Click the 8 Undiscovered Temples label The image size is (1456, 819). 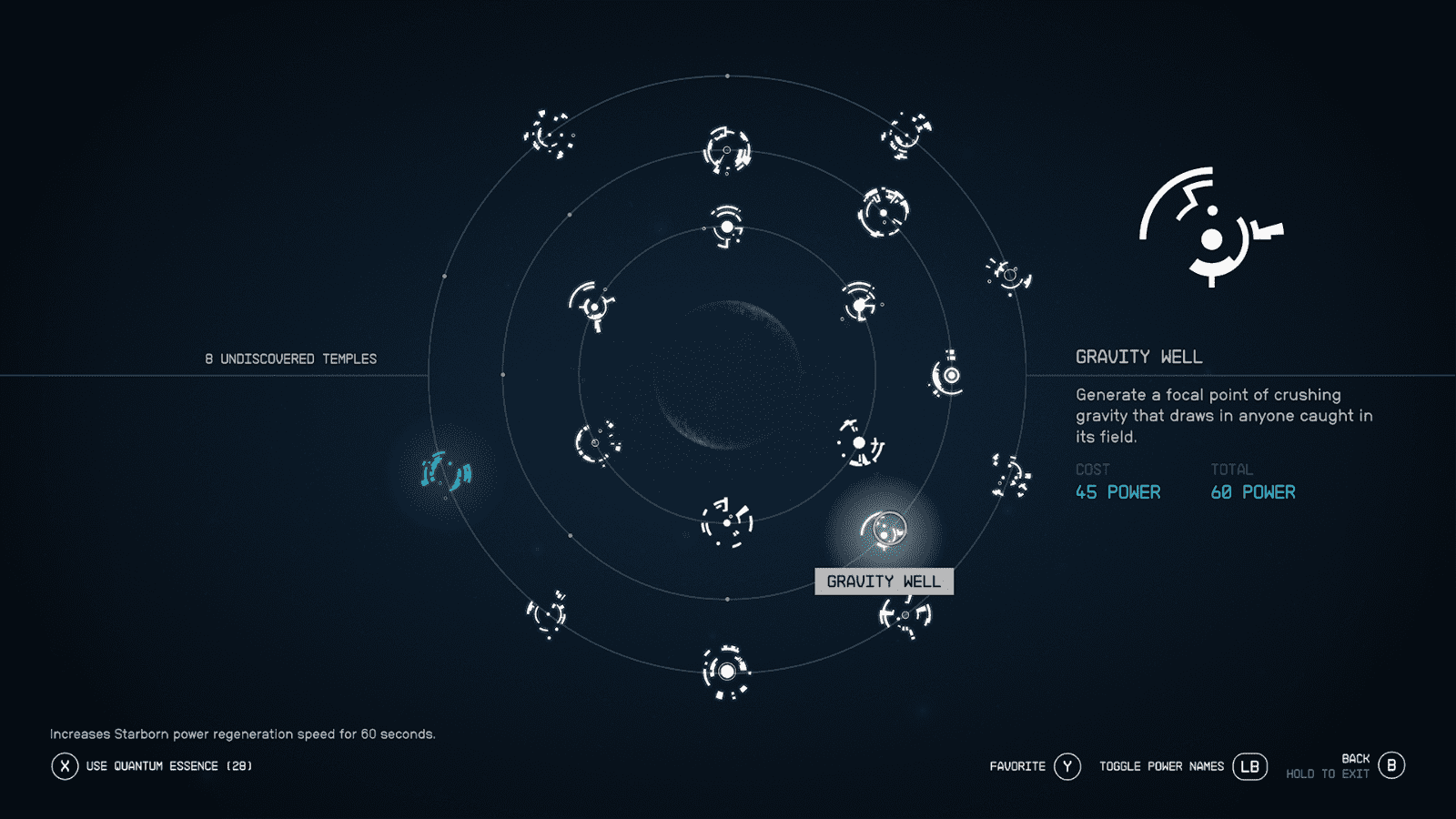(x=289, y=358)
